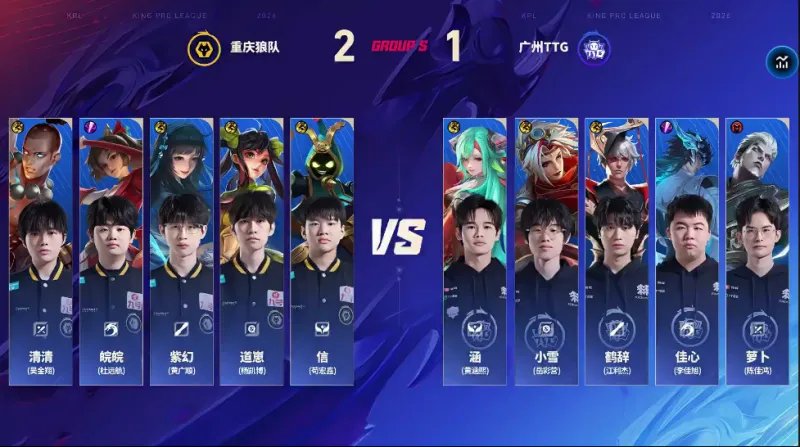
Task: Open the stats chart icon panel
Action: [779, 64]
